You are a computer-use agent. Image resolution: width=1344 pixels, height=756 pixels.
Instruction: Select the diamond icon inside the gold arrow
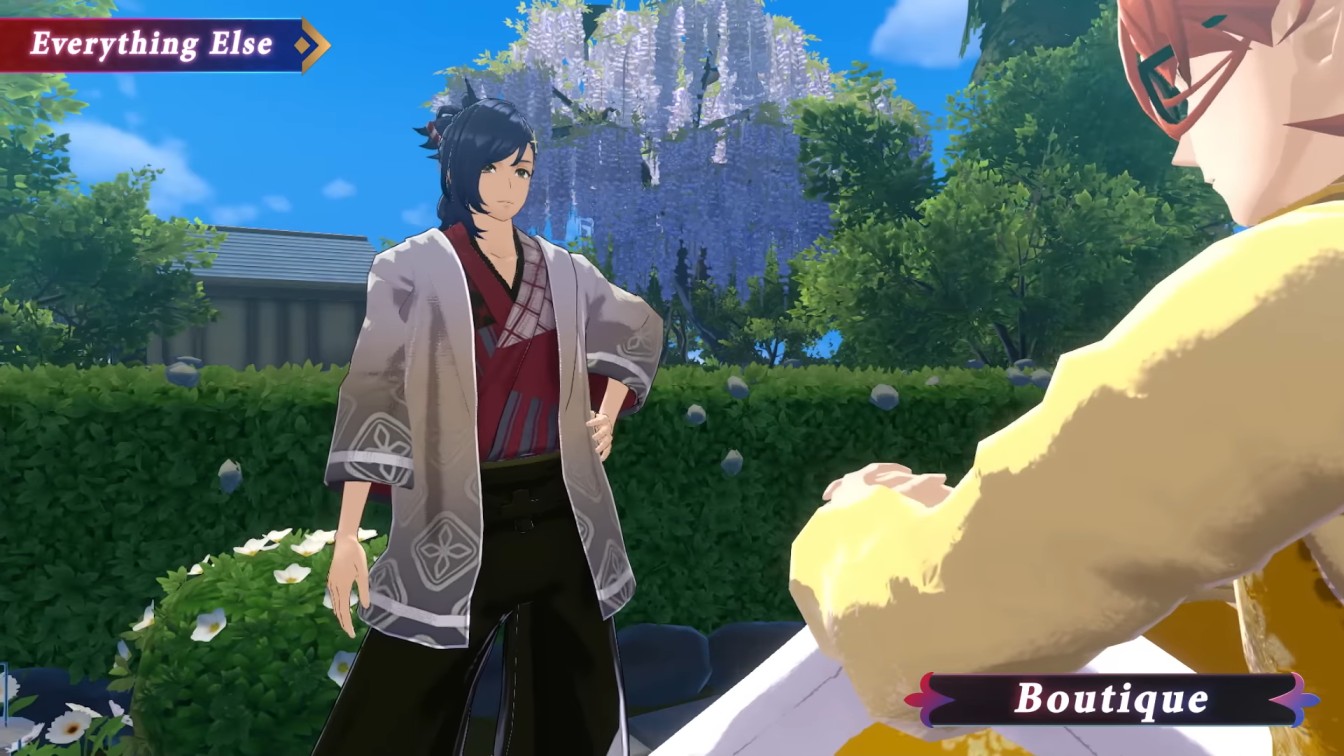[x=302, y=44]
